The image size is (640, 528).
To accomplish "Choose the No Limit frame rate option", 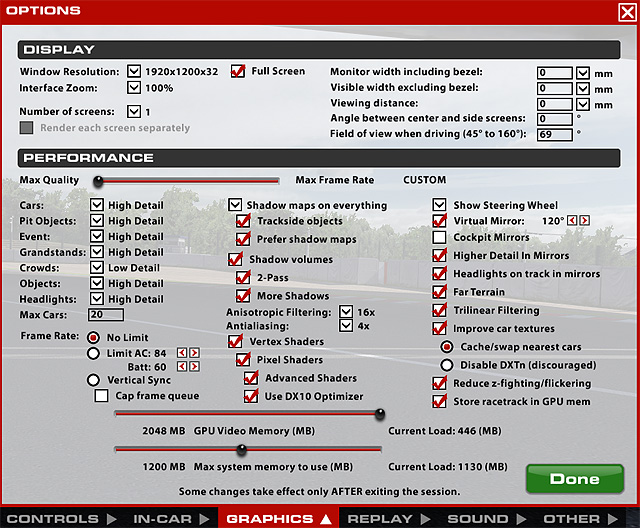I will pos(93,337).
